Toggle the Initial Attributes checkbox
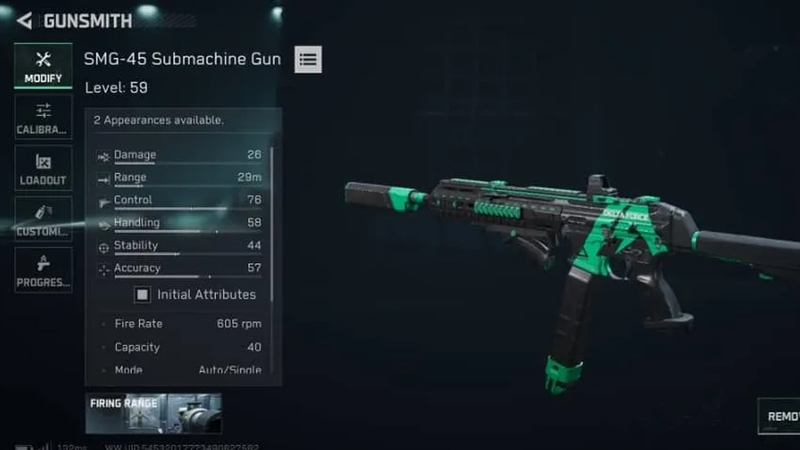 point(142,295)
